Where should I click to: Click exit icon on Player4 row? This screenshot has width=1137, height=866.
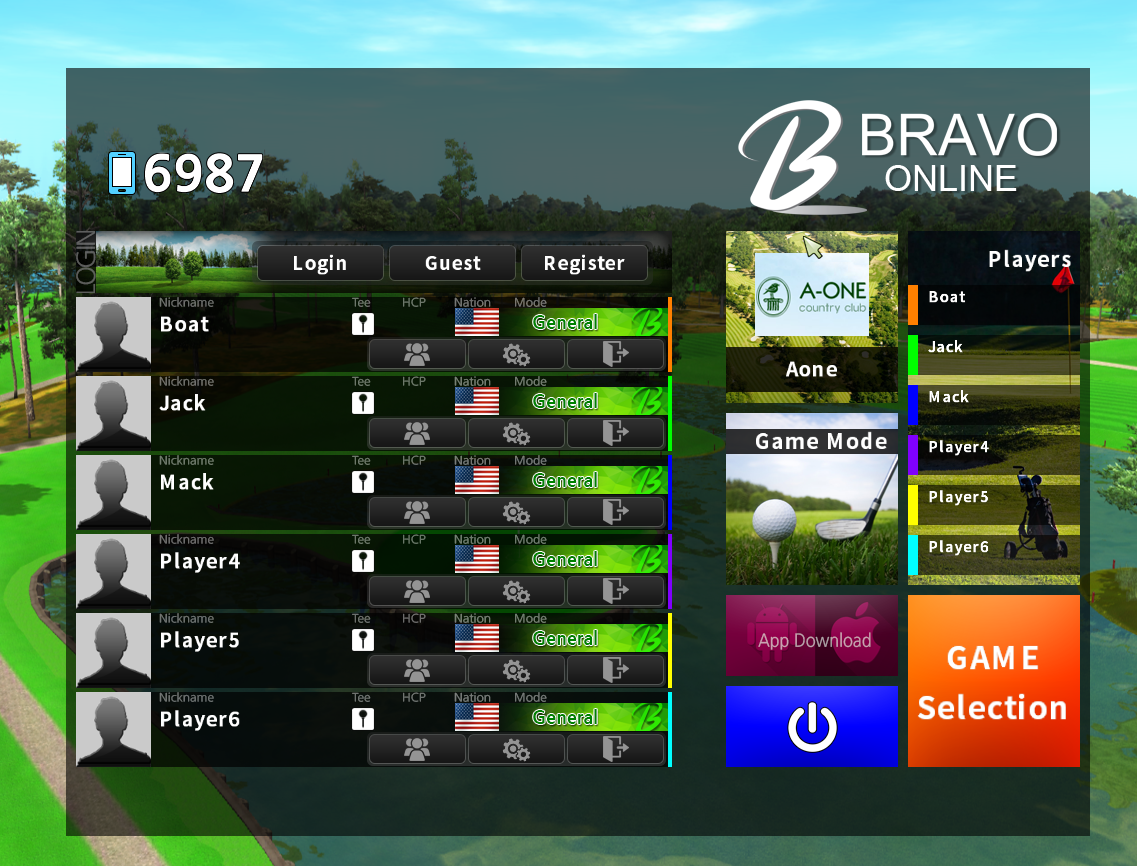click(615, 591)
